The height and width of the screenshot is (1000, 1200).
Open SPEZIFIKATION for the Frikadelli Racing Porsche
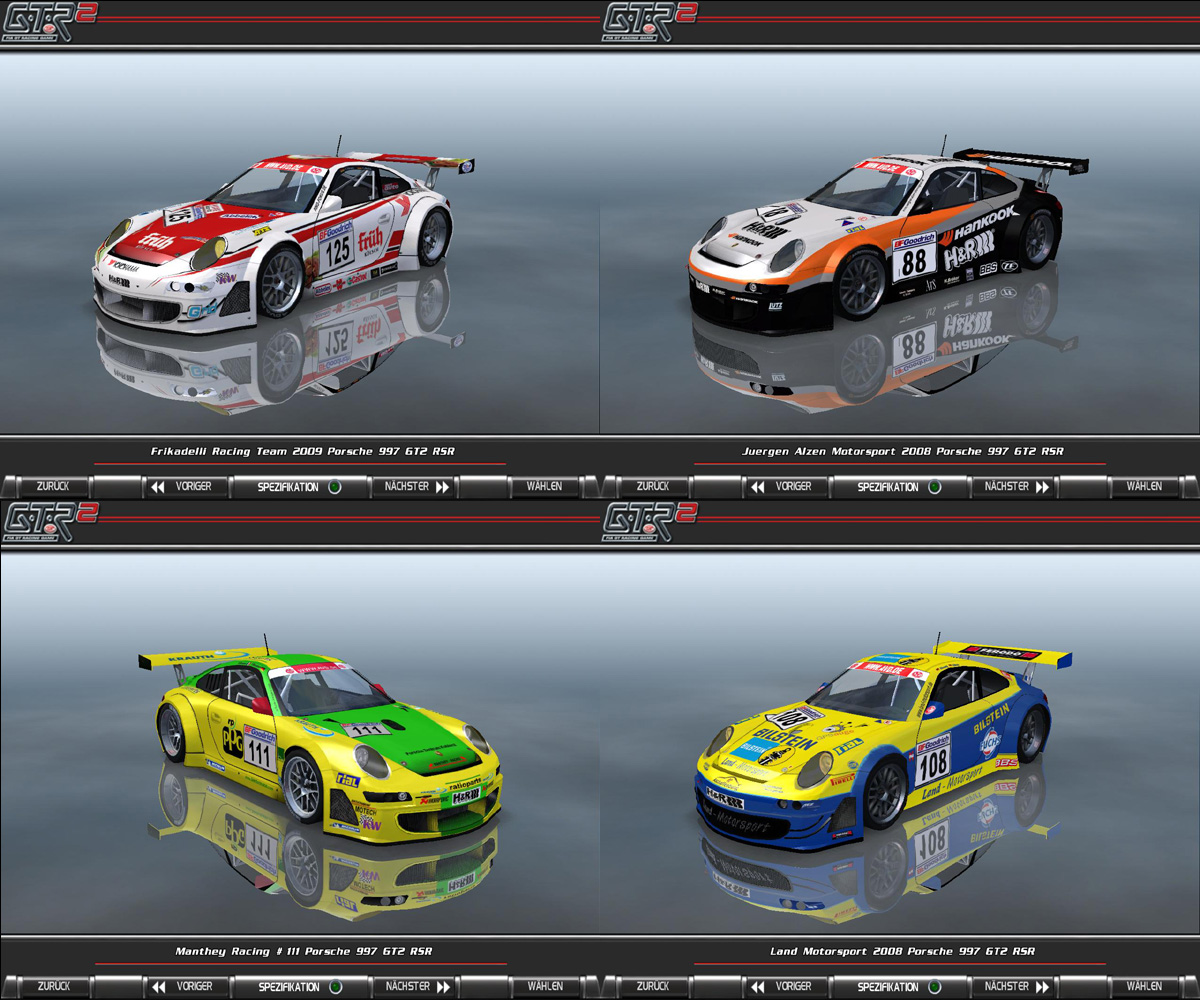tap(298, 487)
